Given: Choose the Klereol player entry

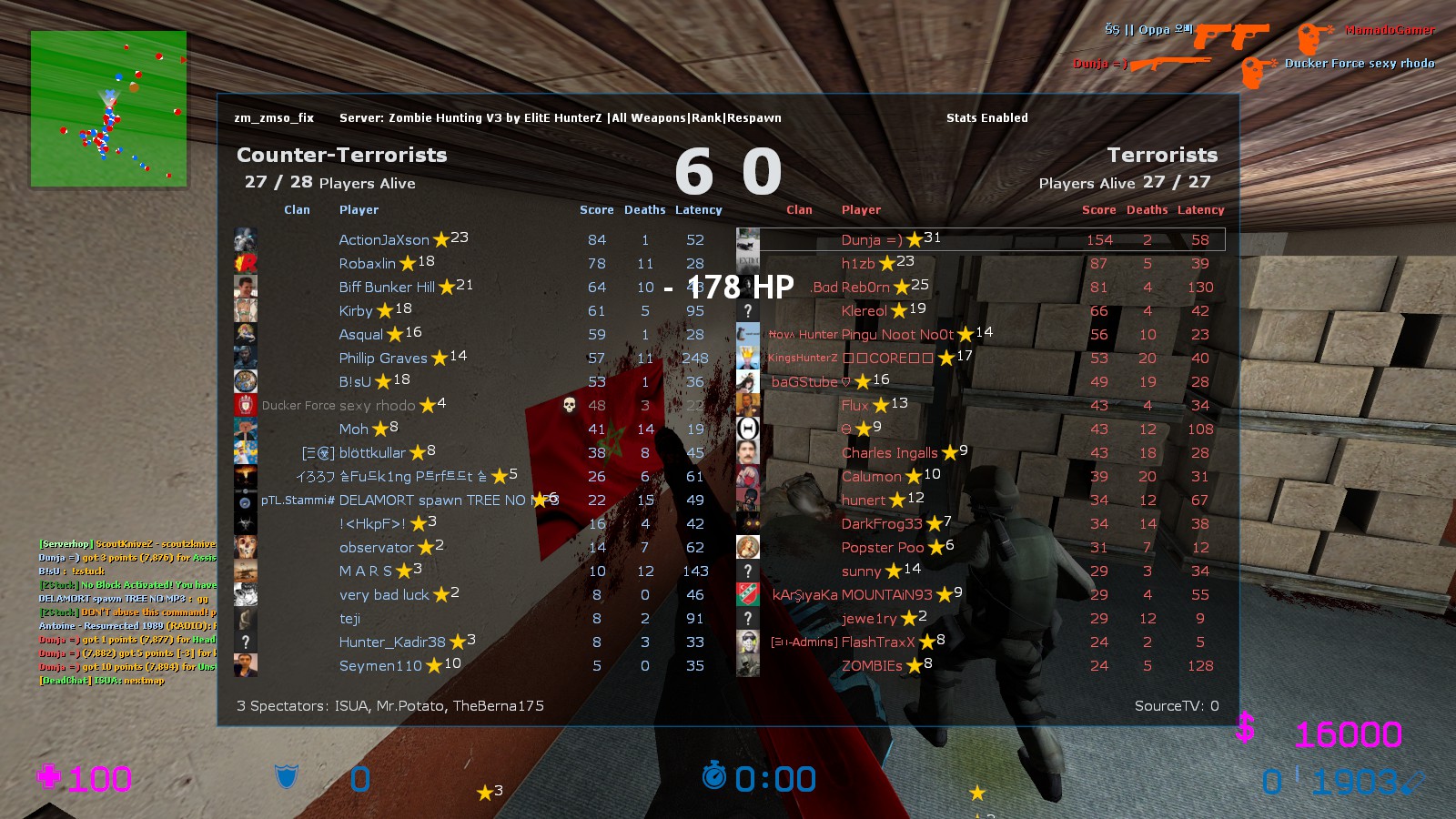Looking at the screenshot, I should pos(864,310).
